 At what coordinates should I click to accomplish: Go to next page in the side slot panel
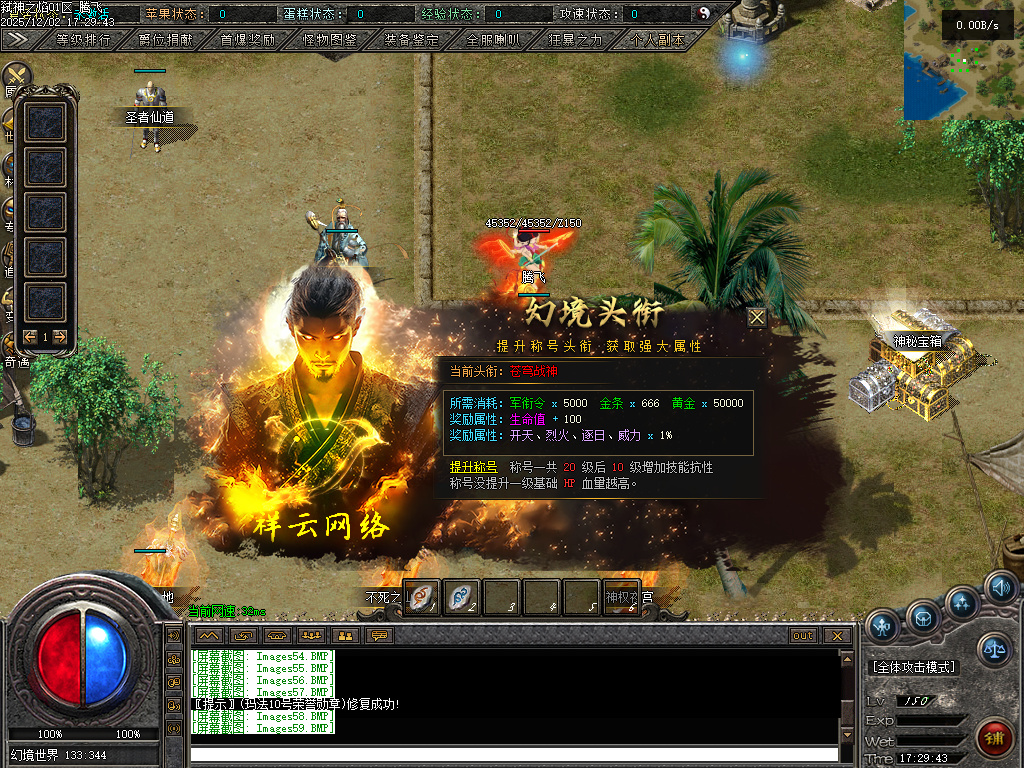click(x=60, y=337)
